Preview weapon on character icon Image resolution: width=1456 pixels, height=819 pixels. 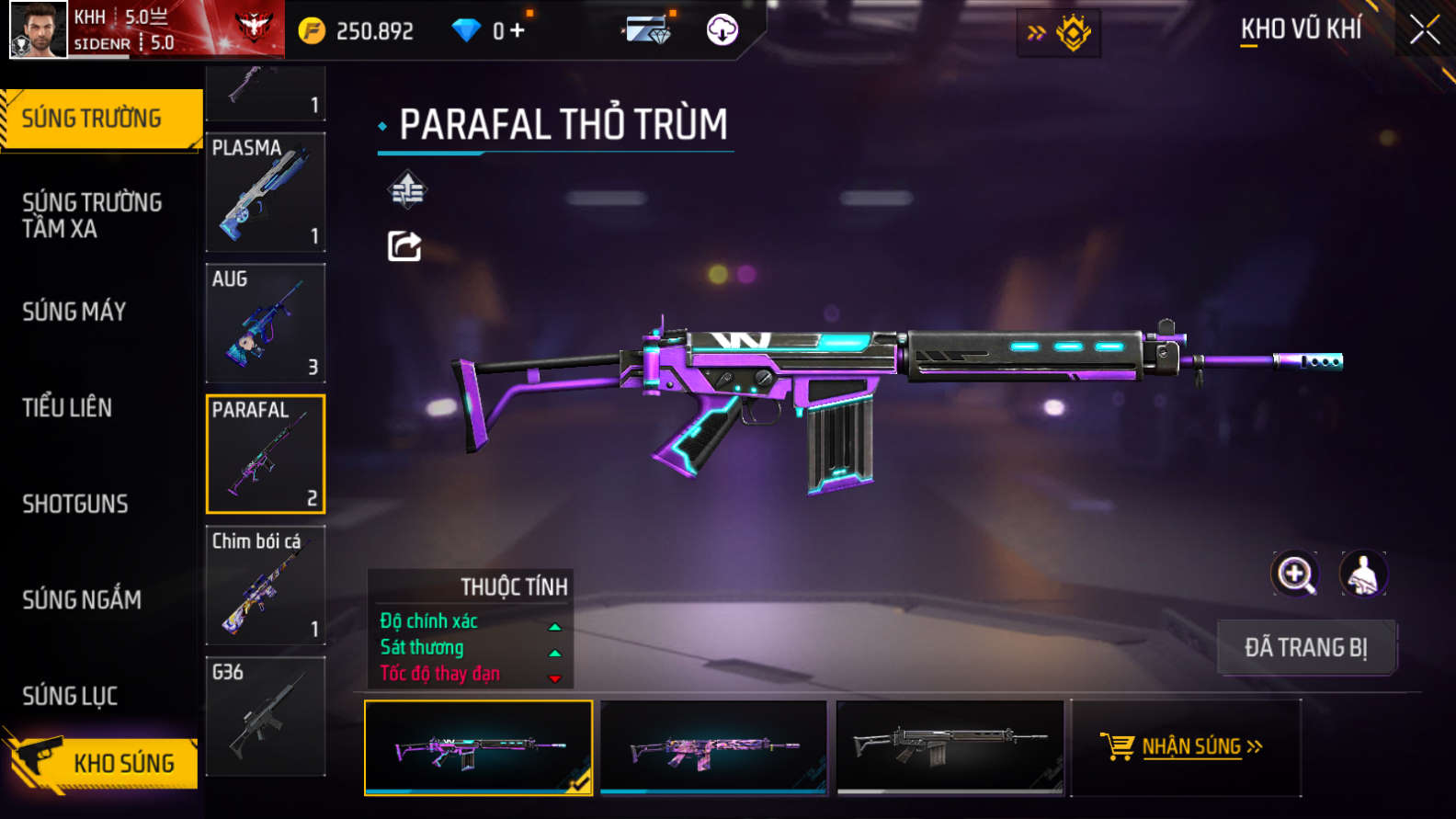click(x=1363, y=574)
